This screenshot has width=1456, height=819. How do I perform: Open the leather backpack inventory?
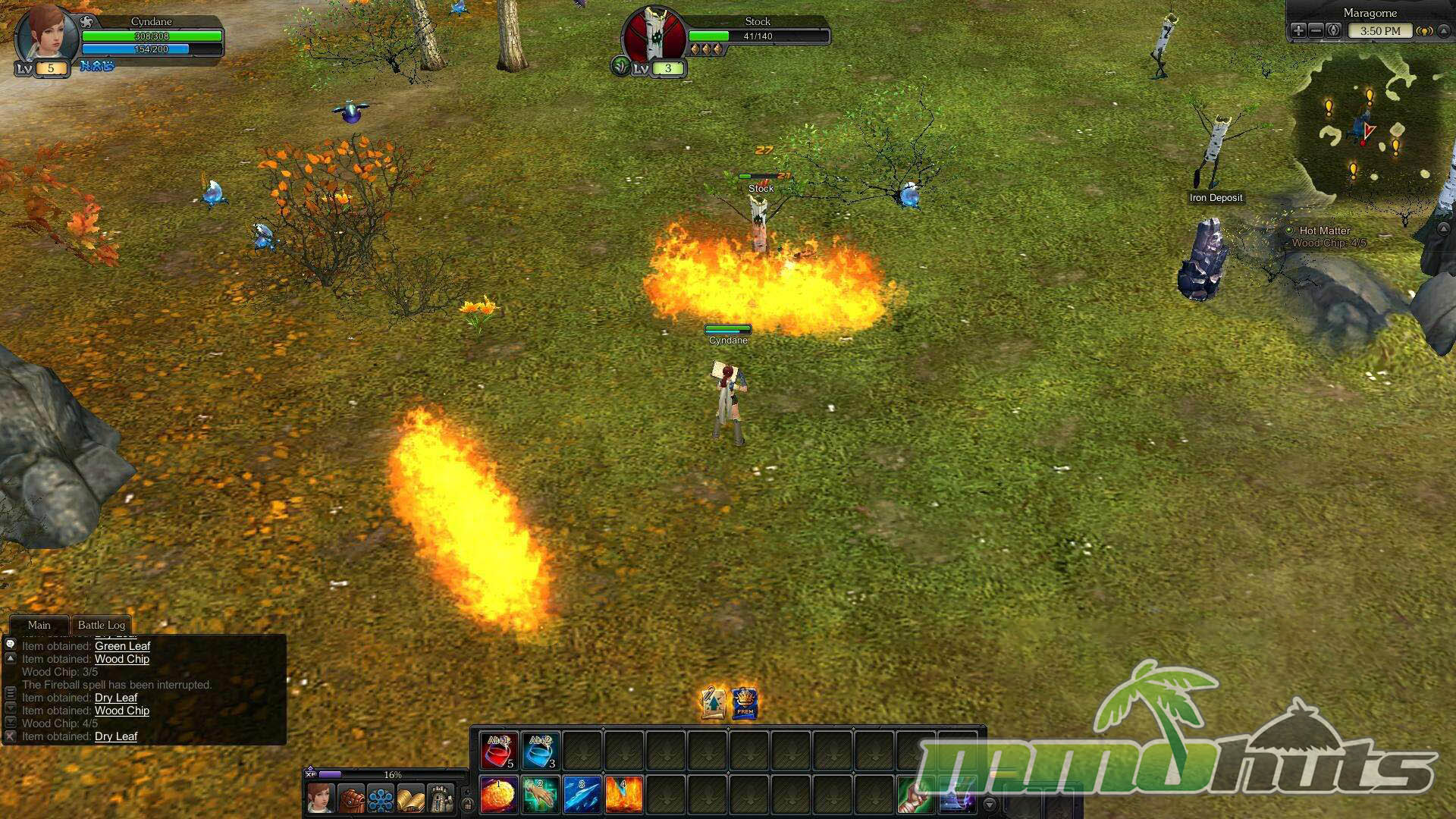coord(351,799)
